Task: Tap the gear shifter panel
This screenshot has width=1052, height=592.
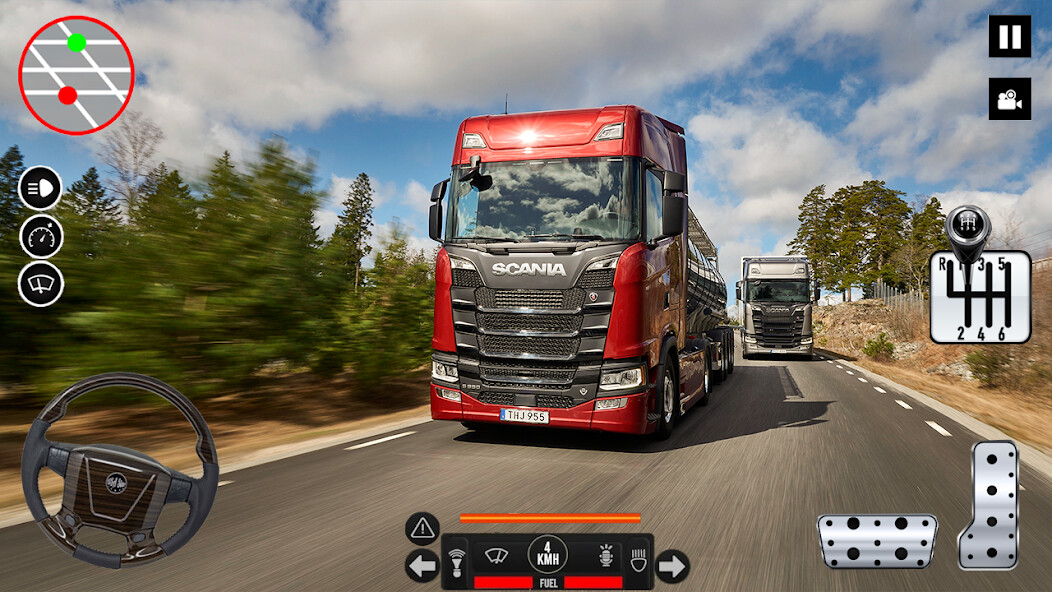Action: 980,296
